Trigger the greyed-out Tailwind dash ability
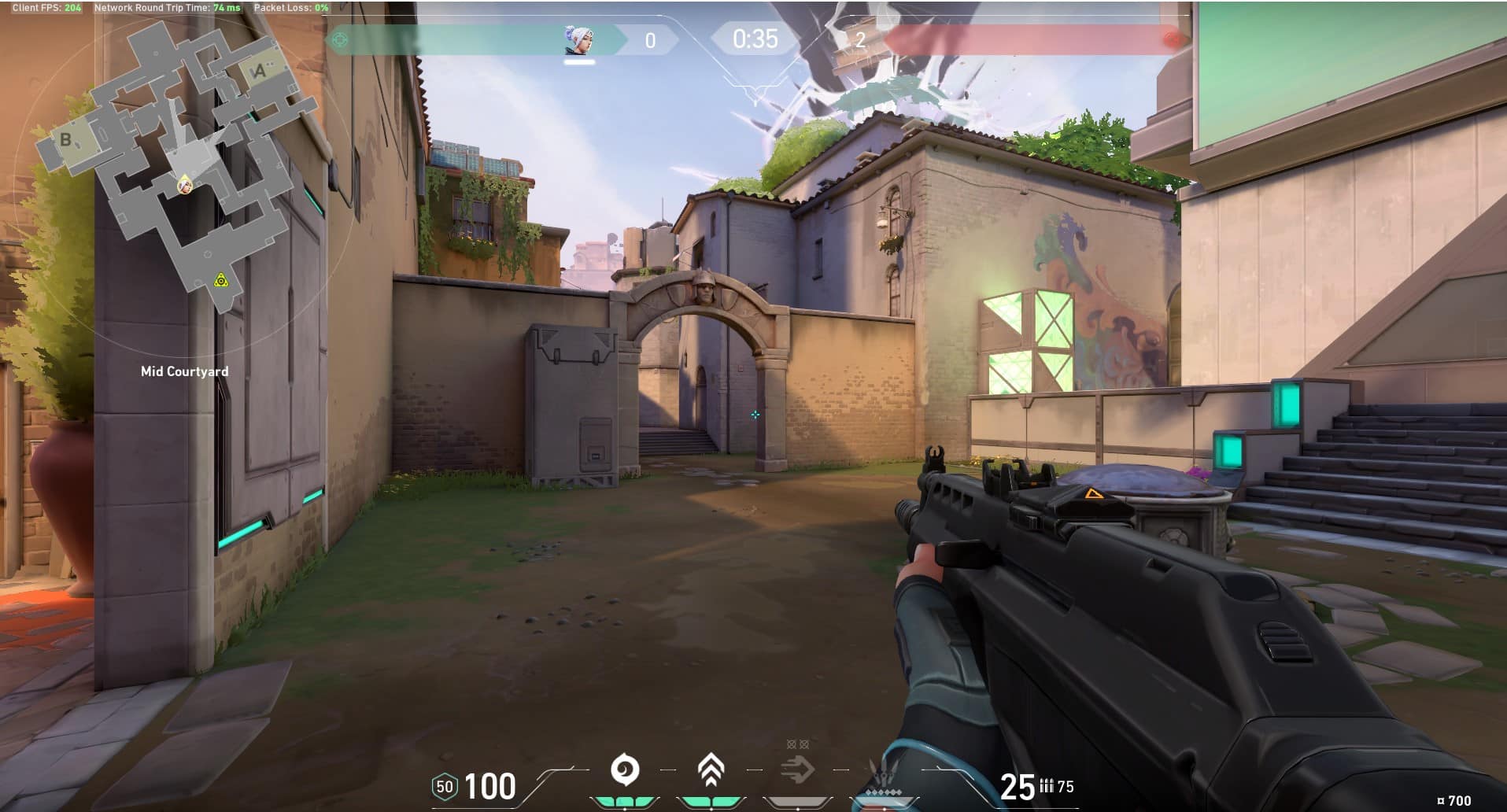Viewport: 1507px width, 812px height. (796, 769)
